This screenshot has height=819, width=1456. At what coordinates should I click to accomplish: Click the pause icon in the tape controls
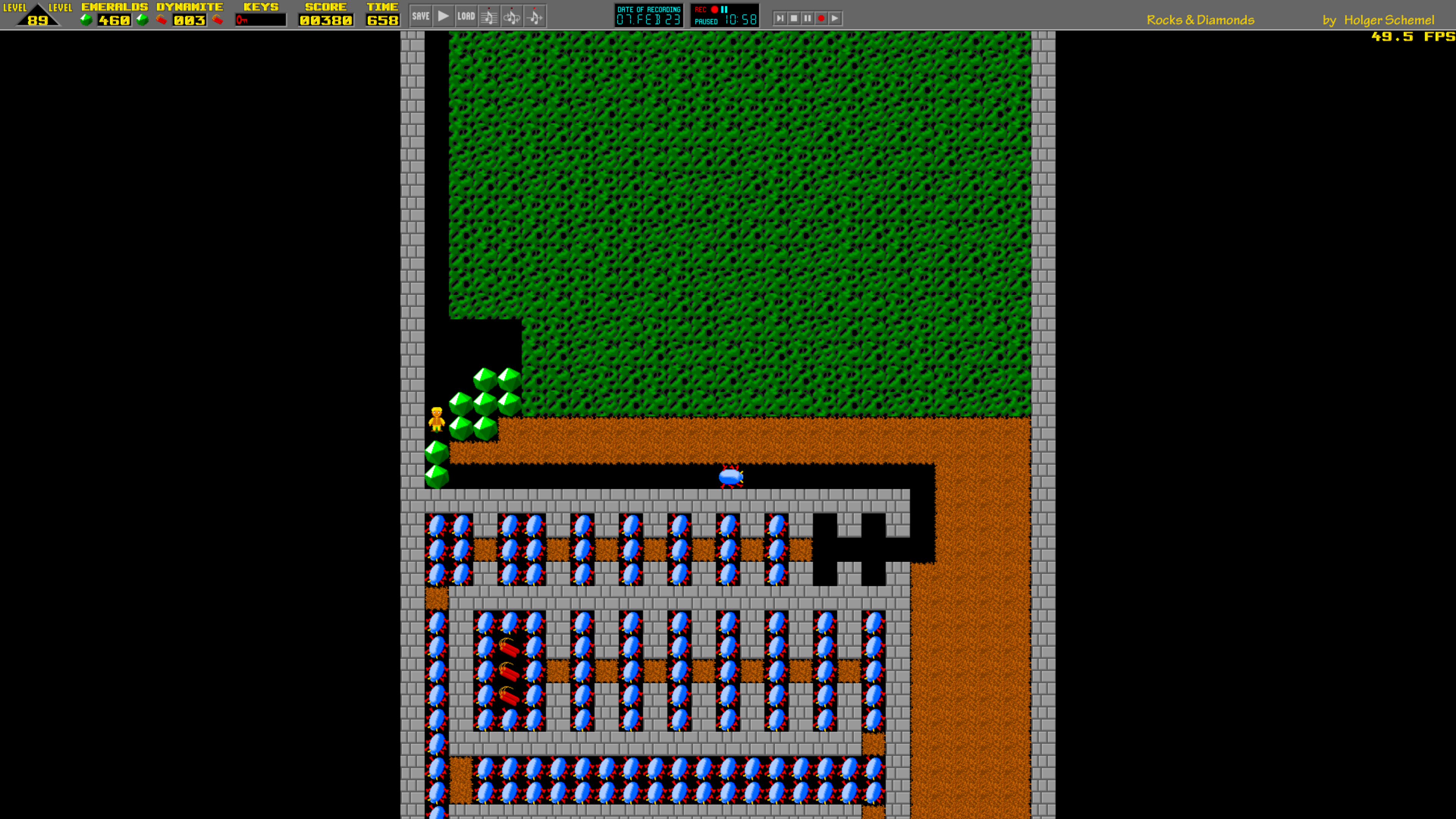(x=808, y=18)
